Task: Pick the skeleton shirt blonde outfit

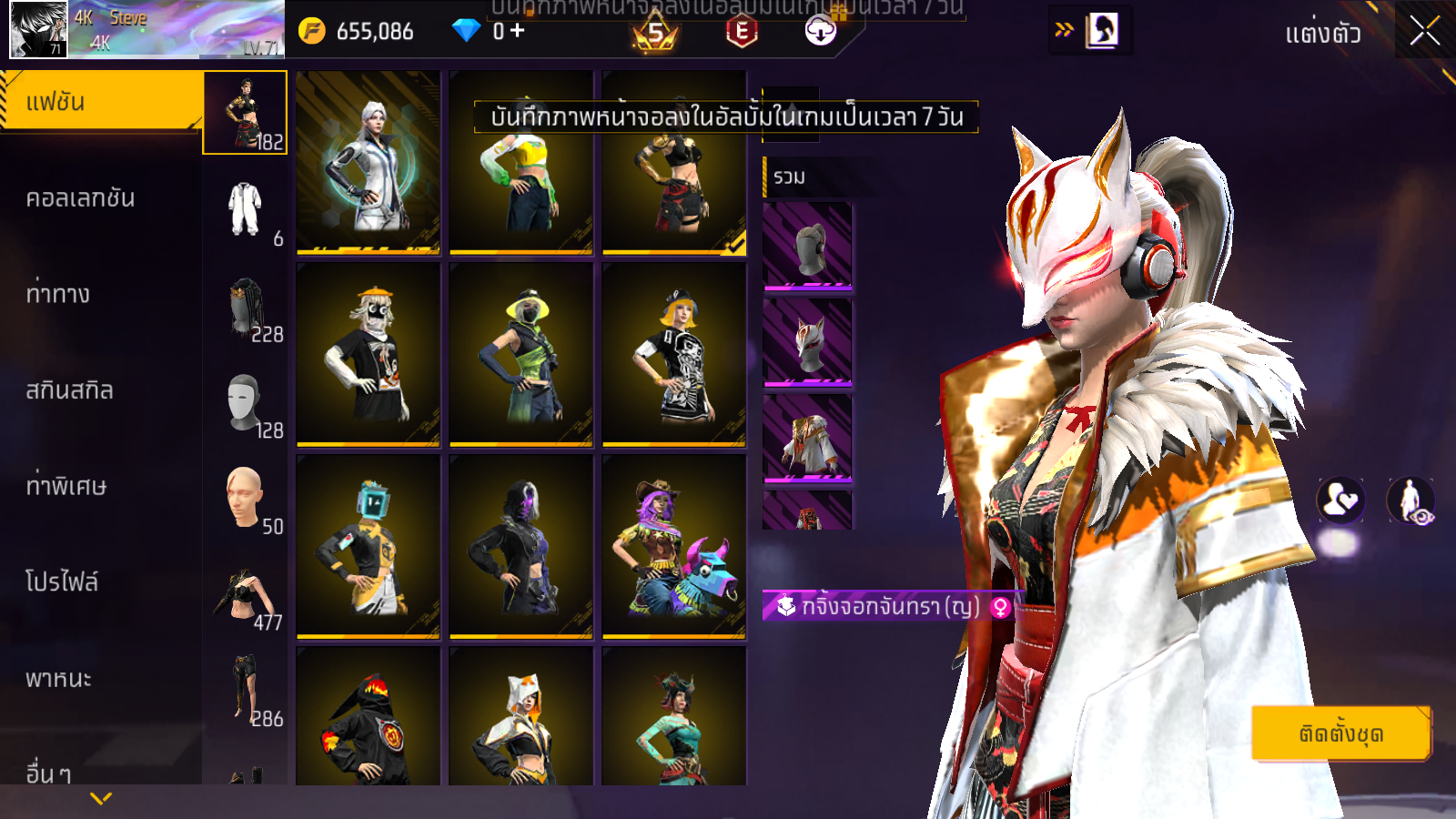Action: 673,355
